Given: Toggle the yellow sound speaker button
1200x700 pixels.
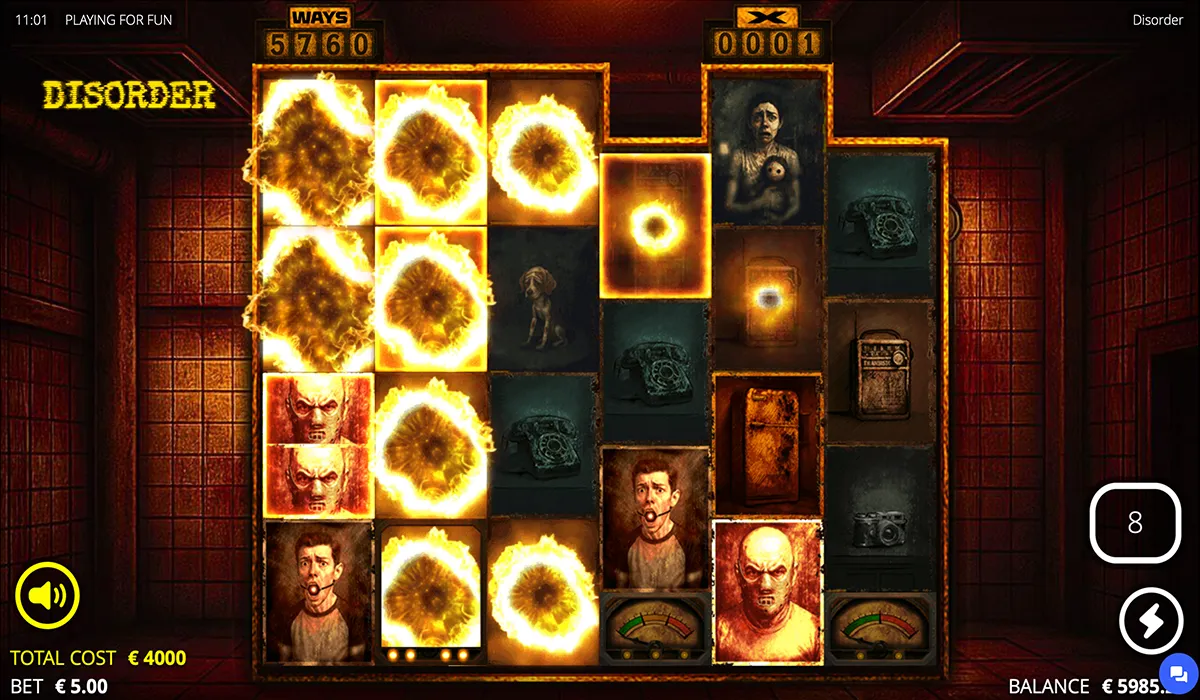Looking at the screenshot, I should coord(47,596).
